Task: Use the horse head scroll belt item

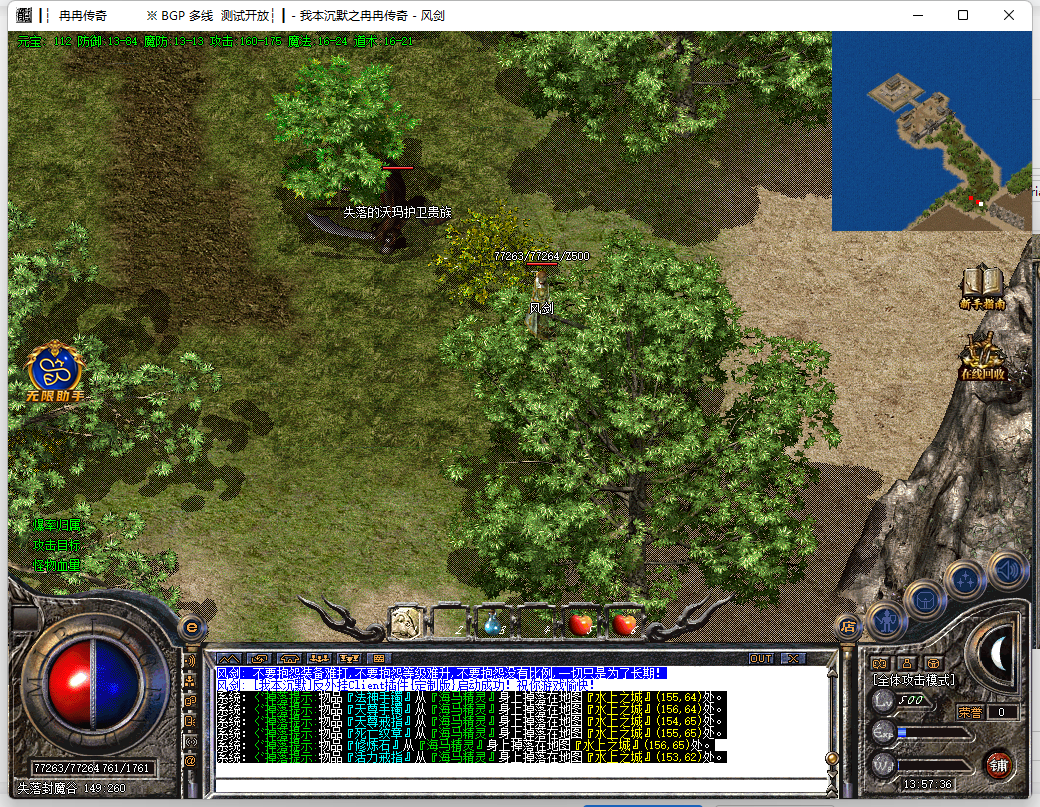Action: (404, 623)
